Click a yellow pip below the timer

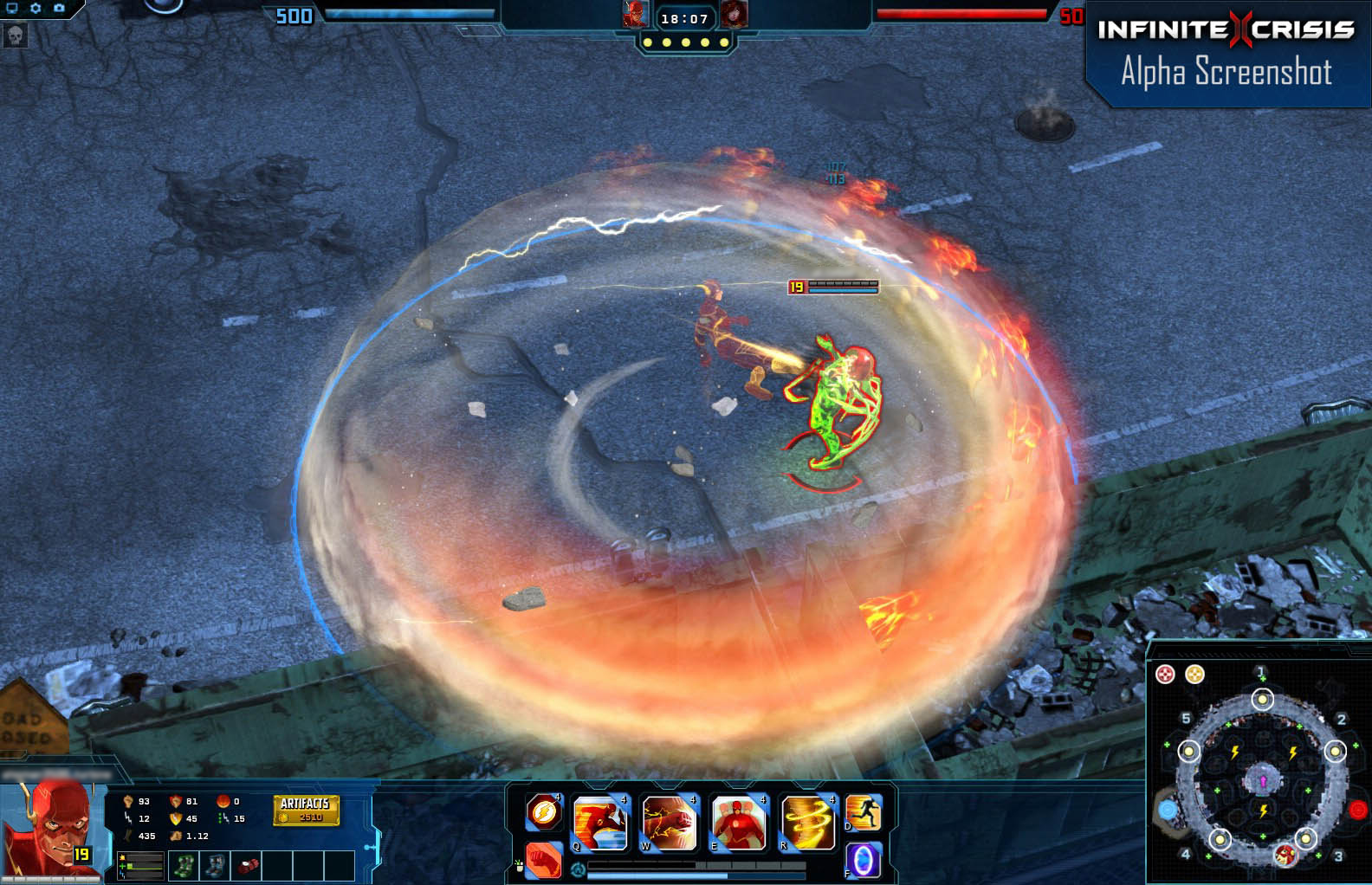(x=685, y=42)
